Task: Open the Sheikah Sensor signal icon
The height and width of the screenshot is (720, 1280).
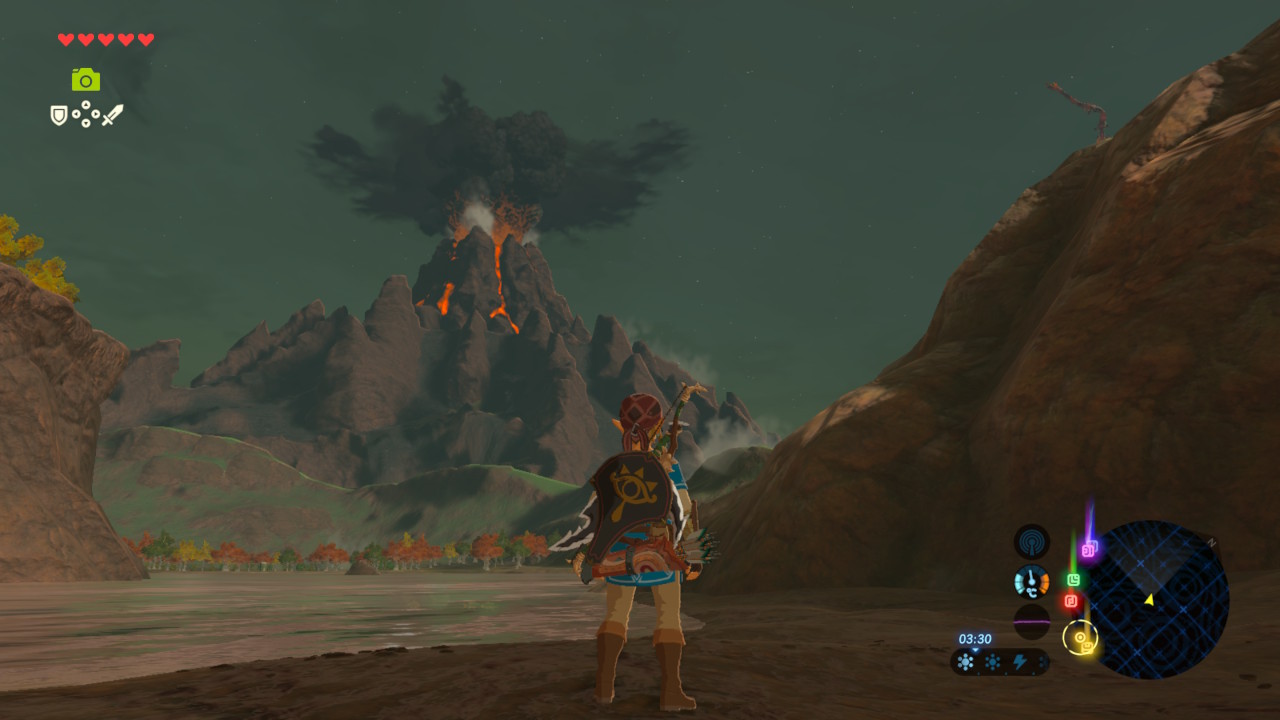Action: coord(1031,542)
